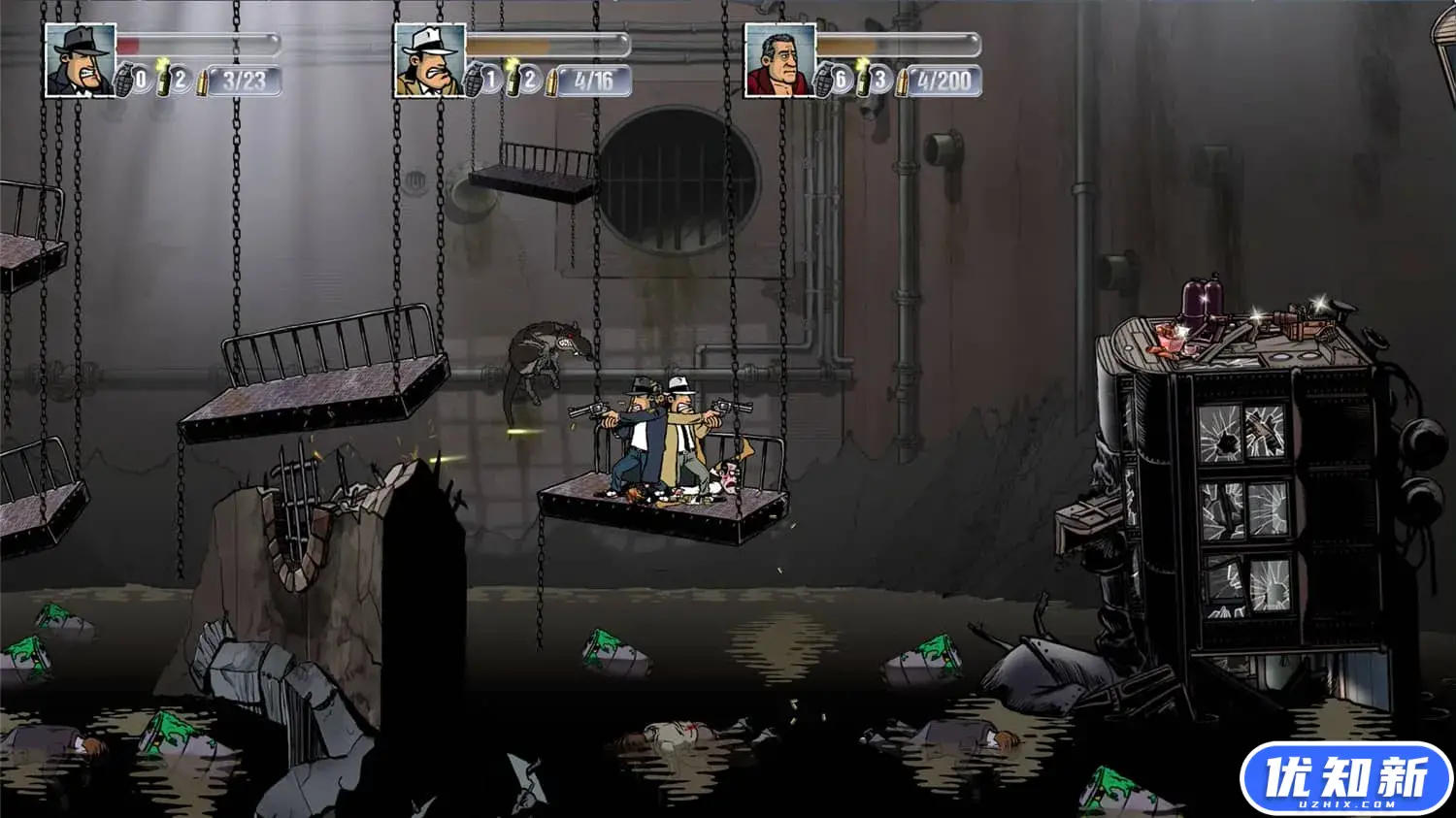Click the bullet icon next to 3/23
This screenshot has height=818, width=1456.
tap(203, 82)
